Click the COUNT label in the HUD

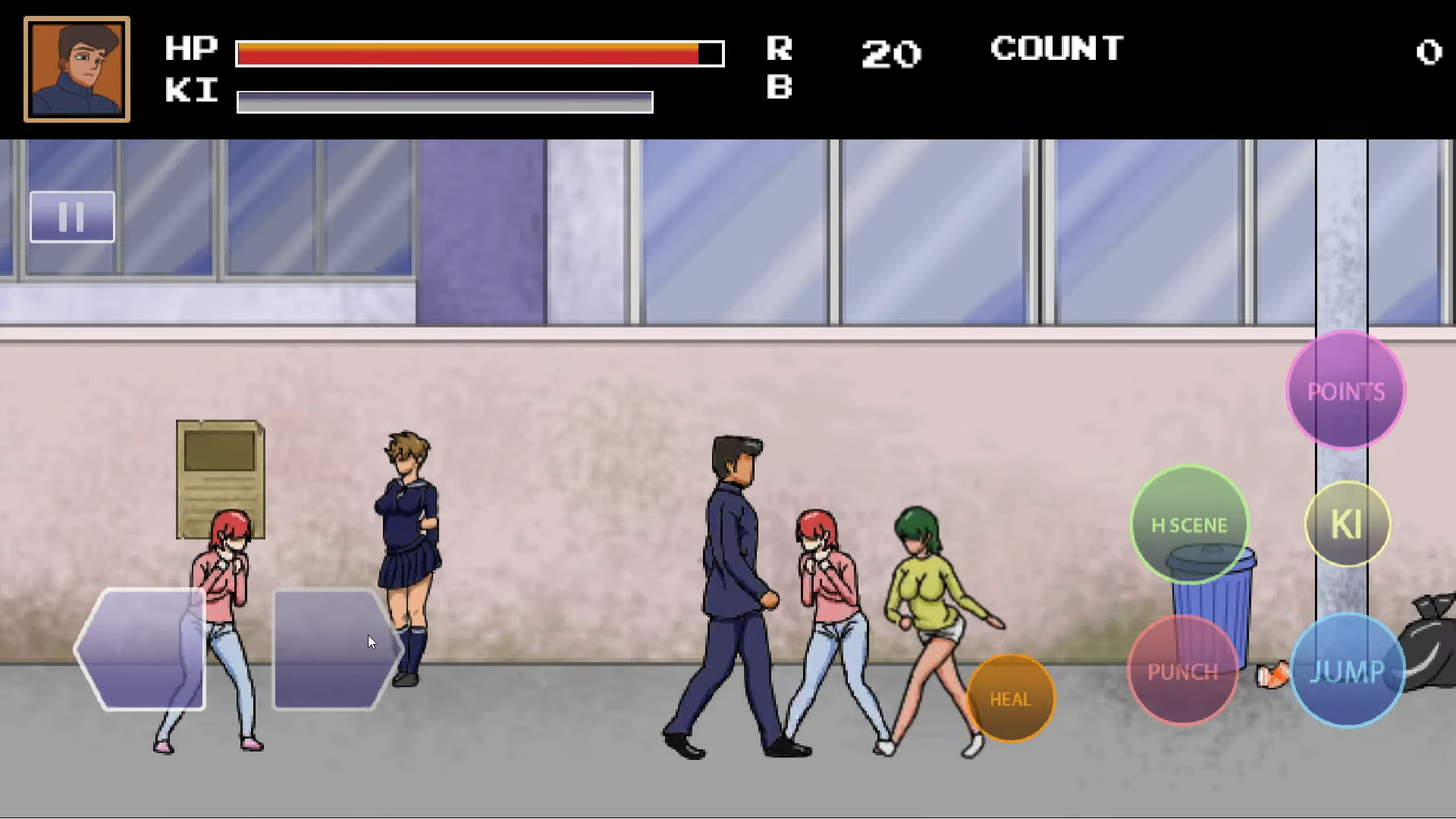[1056, 49]
